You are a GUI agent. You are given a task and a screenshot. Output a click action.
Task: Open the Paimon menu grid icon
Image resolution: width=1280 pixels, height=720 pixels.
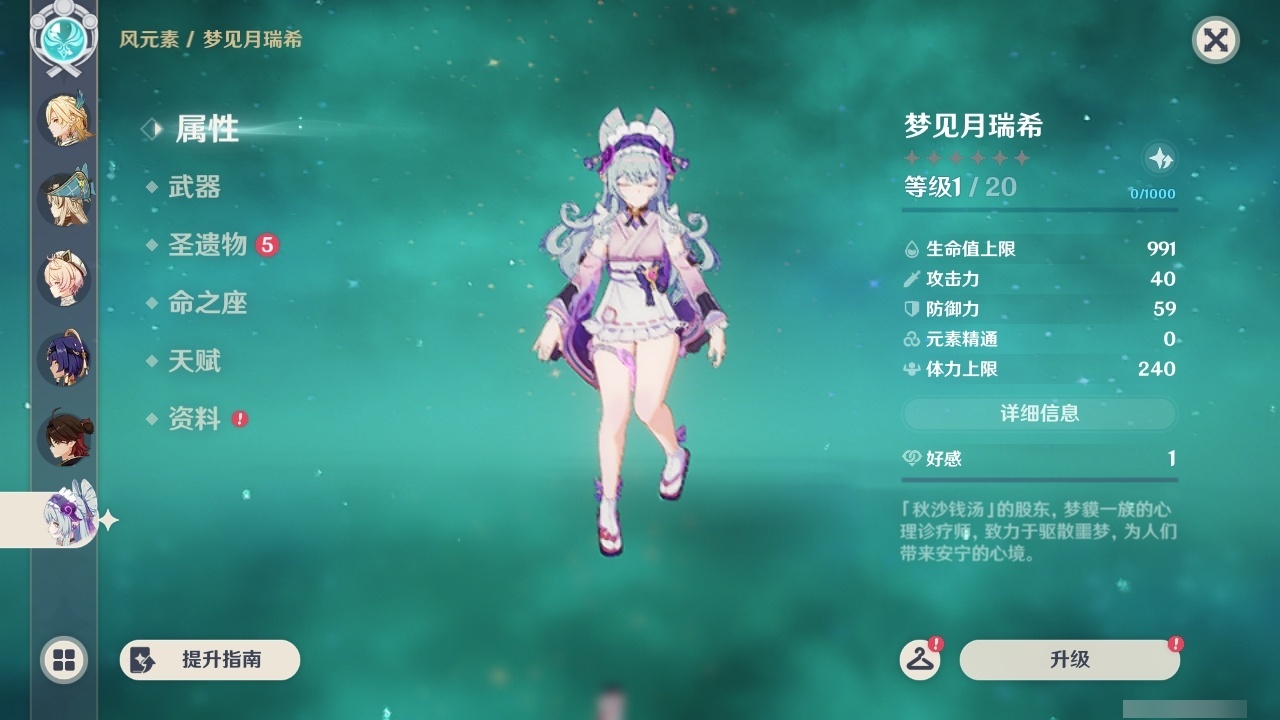63,661
